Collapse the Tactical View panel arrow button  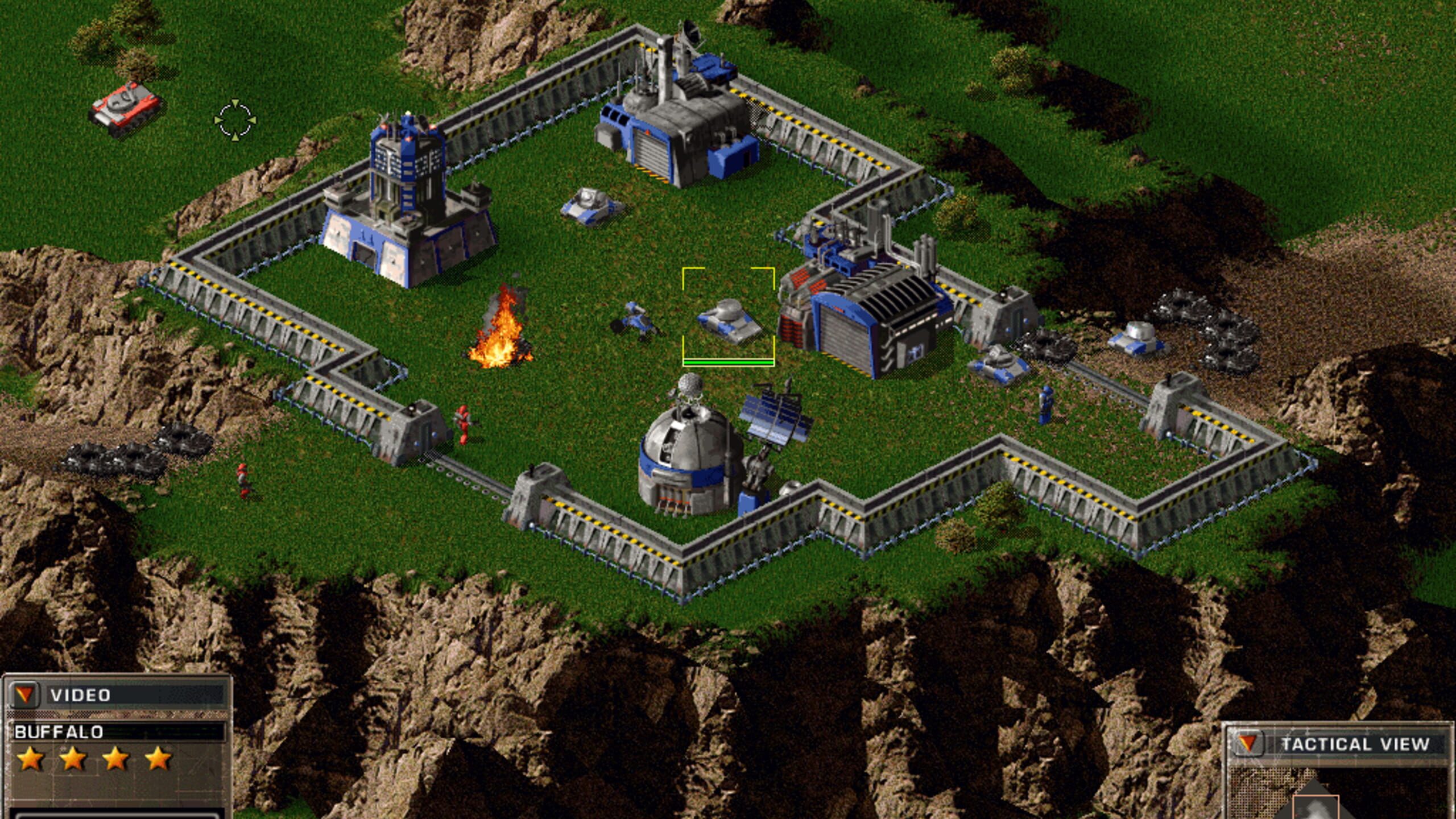1247,743
